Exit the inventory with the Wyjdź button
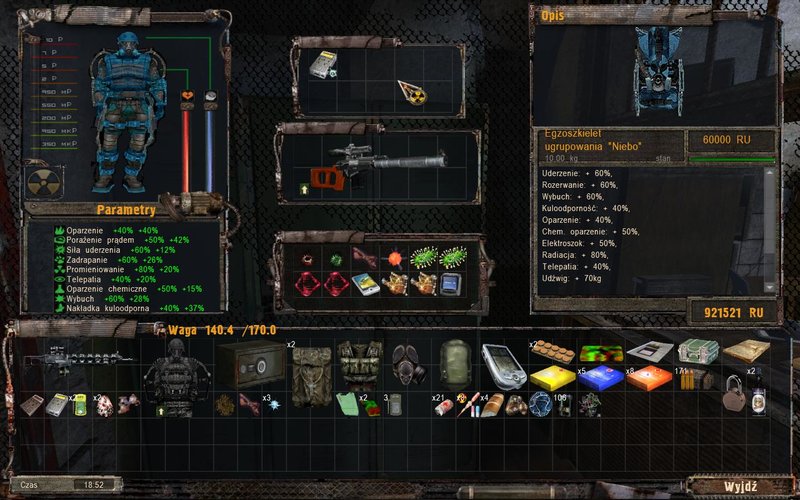Viewport: 800px width, 500px height. [x=739, y=486]
